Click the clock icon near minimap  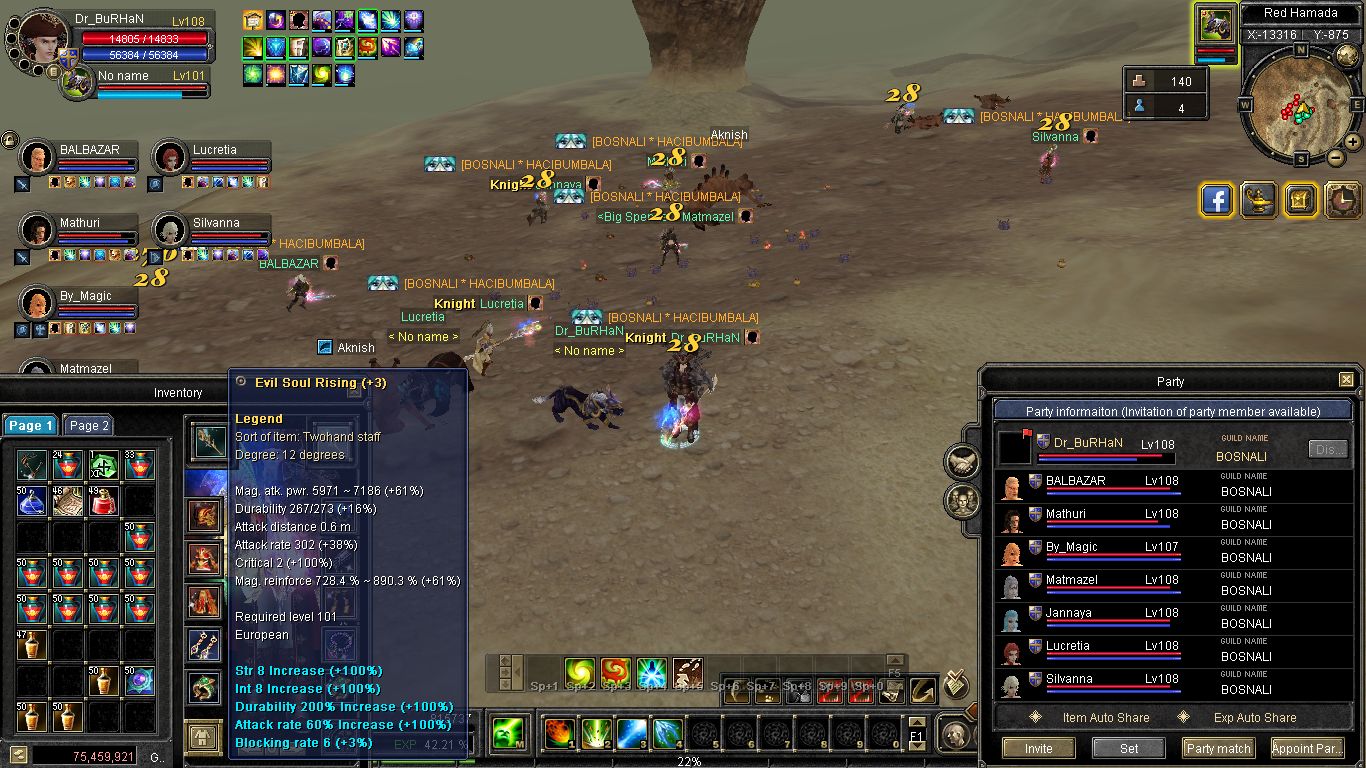pos(1342,200)
